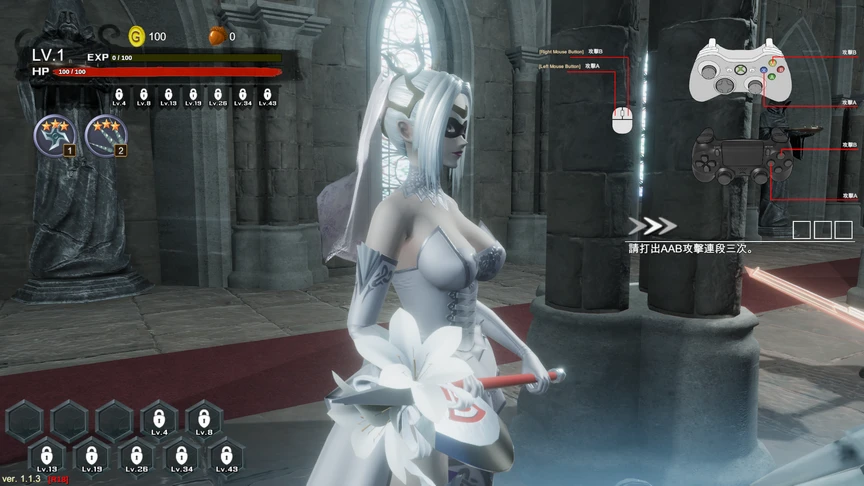Screen dimensions: 864x486
Task: Choose the small Lv.43 padlock beneath HP bar
Action: point(267,96)
